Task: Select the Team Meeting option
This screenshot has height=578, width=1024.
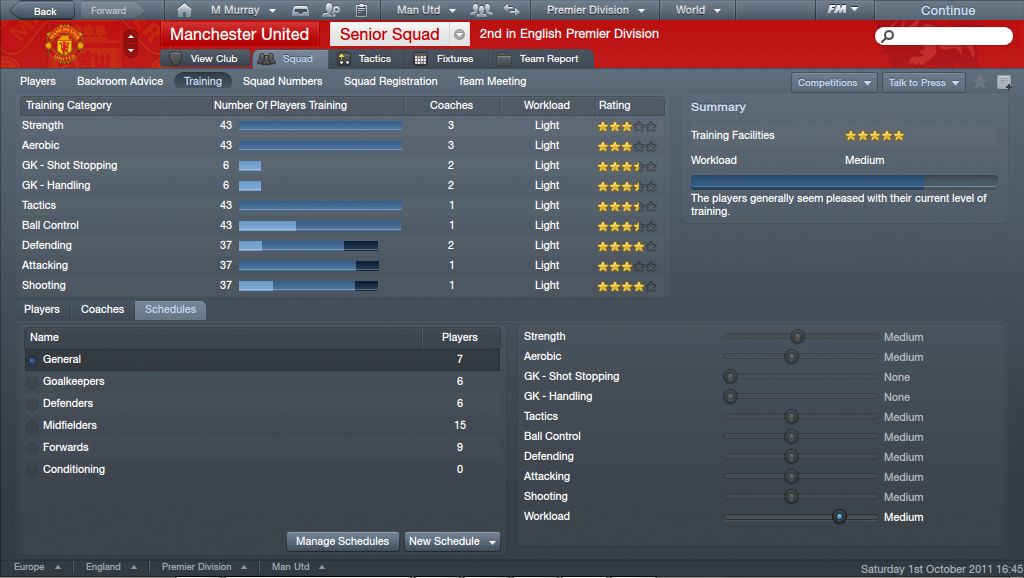Action: click(x=492, y=81)
